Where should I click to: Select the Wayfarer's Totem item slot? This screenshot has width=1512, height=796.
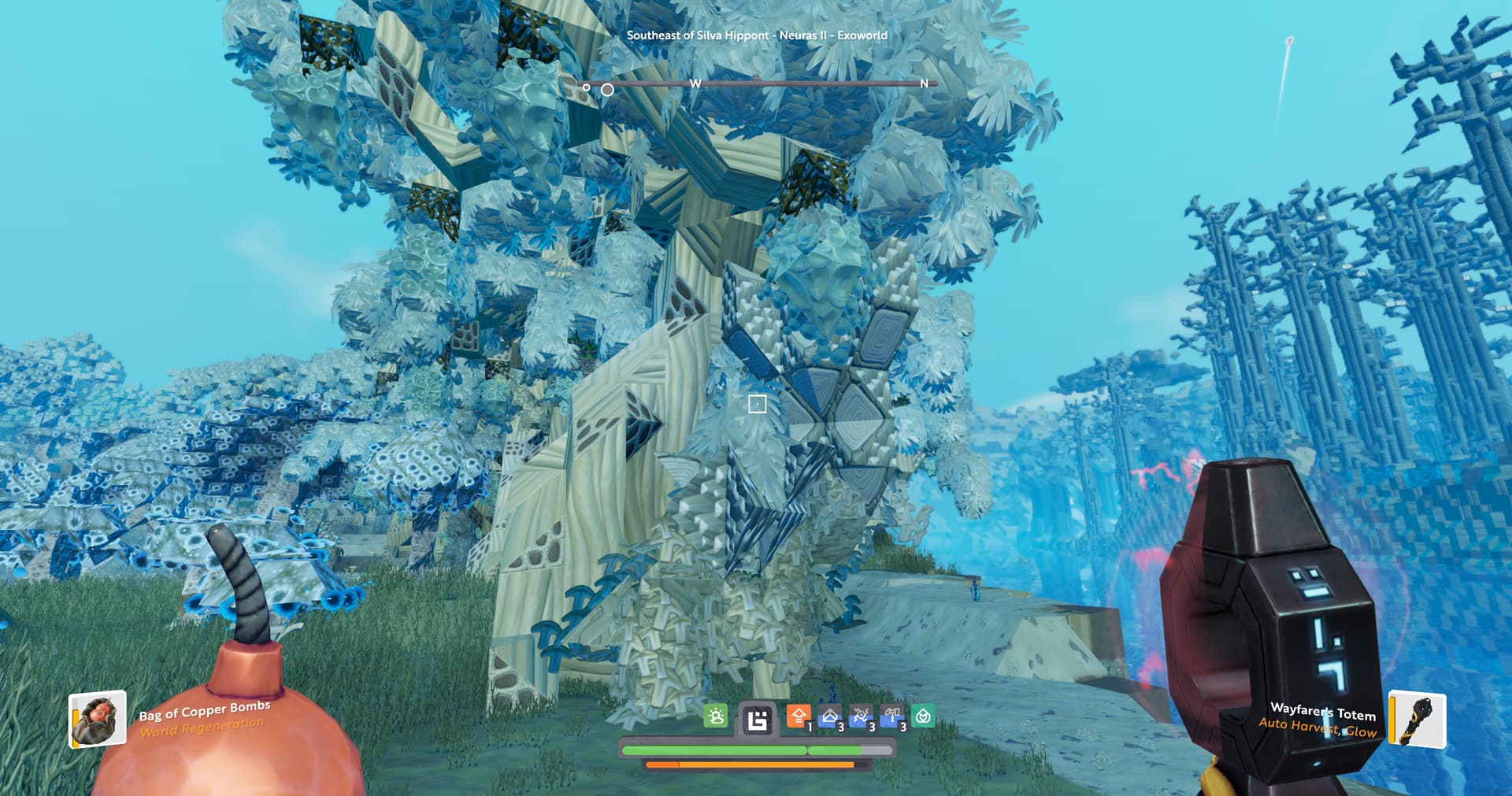1417,718
